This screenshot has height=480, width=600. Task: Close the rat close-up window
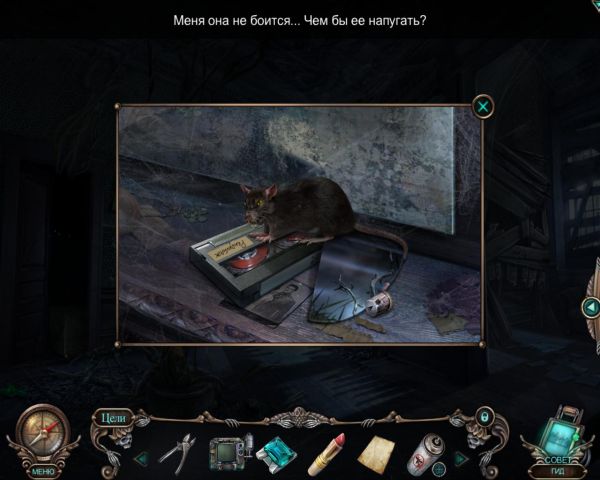(483, 106)
